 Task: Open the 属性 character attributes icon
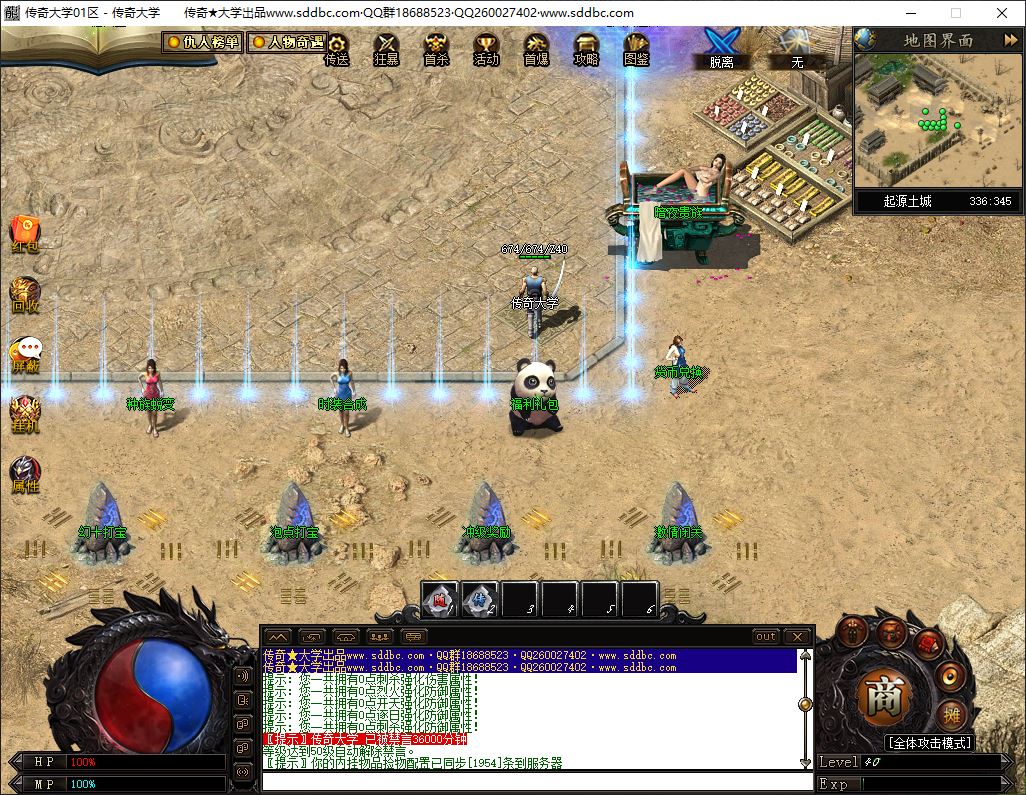[25, 473]
